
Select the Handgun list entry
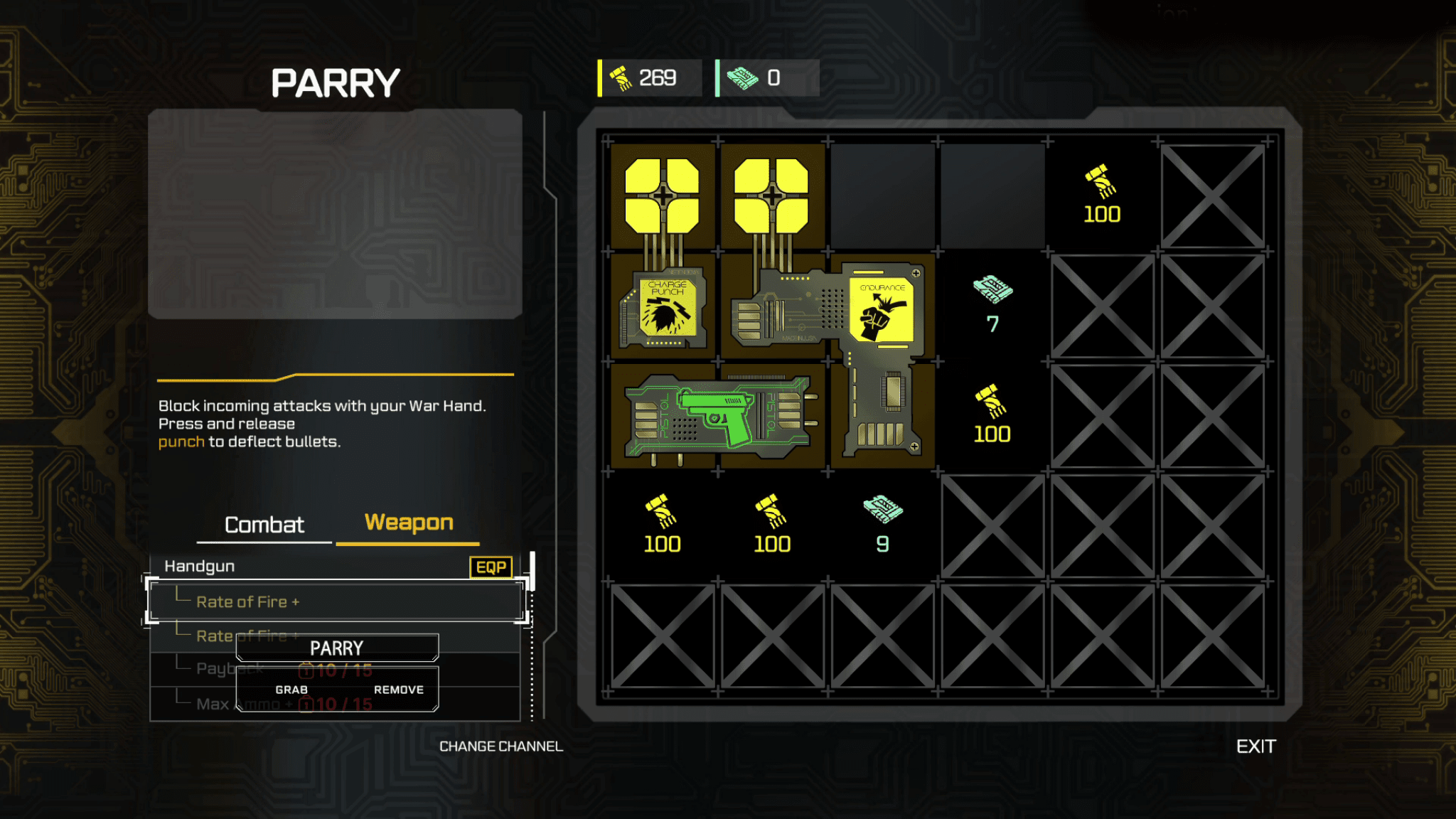click(x=200, y=566)
